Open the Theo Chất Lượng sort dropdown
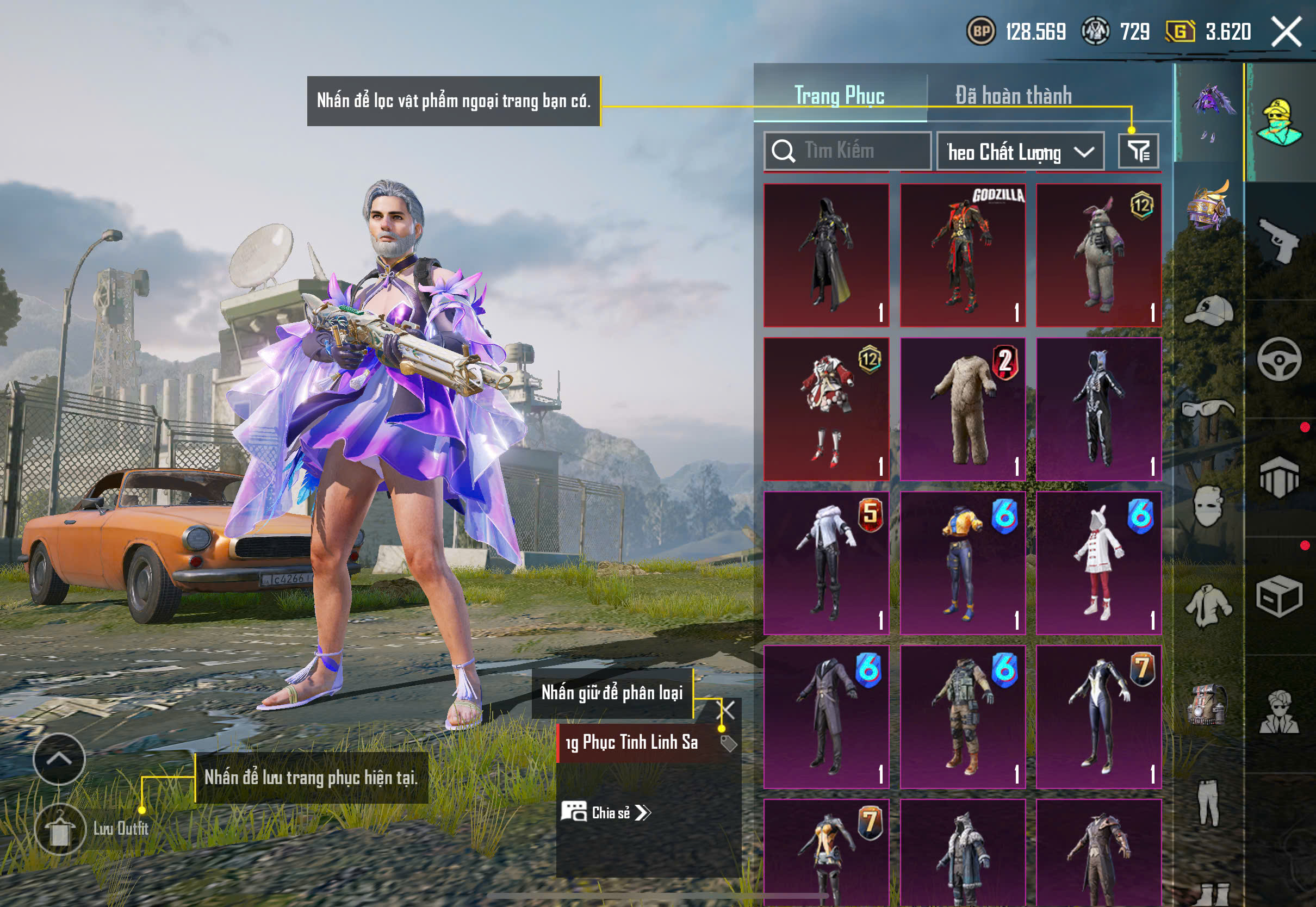The width and height of the screenshot is (1316, 907). tap(1020, 152)
